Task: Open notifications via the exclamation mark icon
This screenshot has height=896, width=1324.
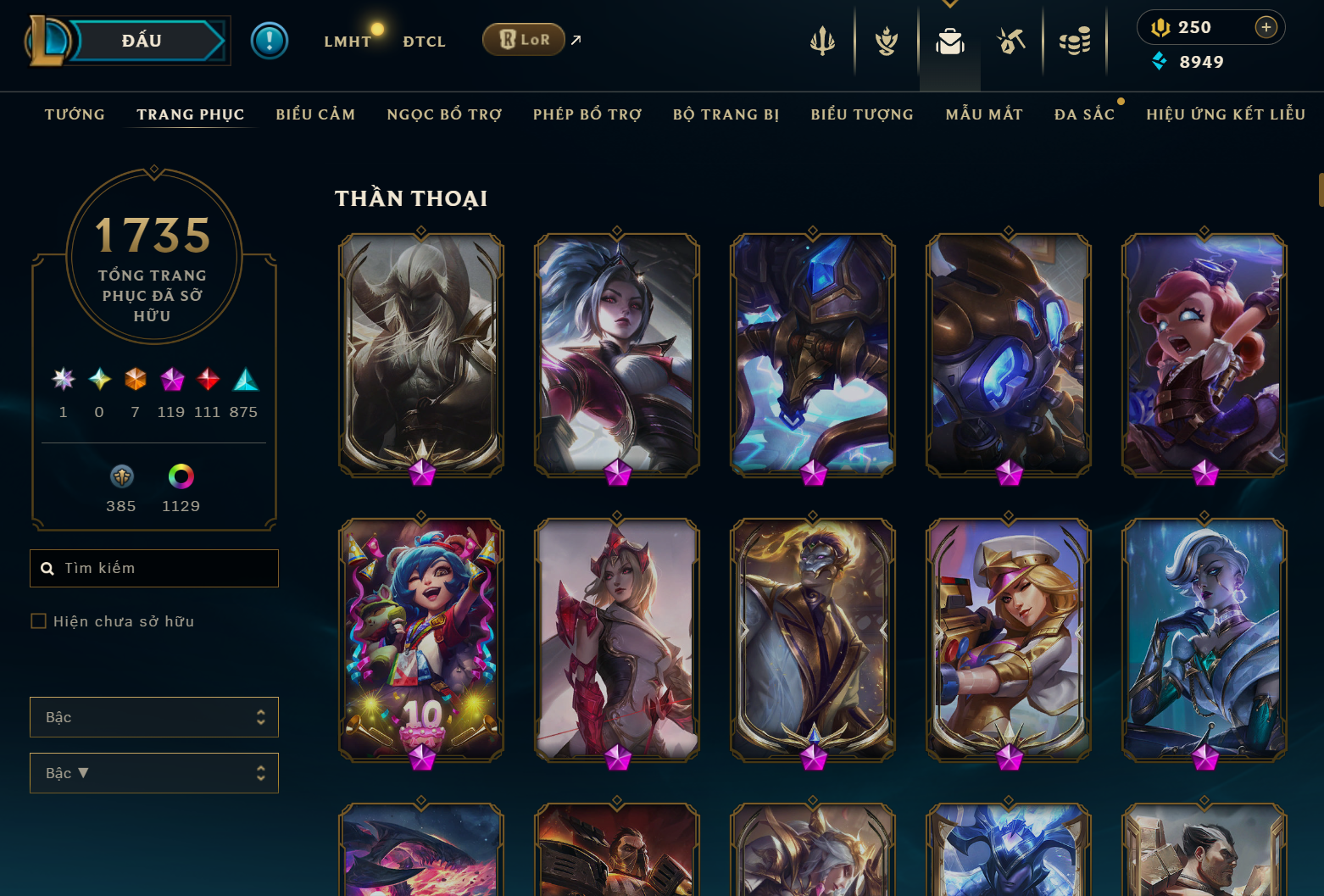Action: point(270,40)
